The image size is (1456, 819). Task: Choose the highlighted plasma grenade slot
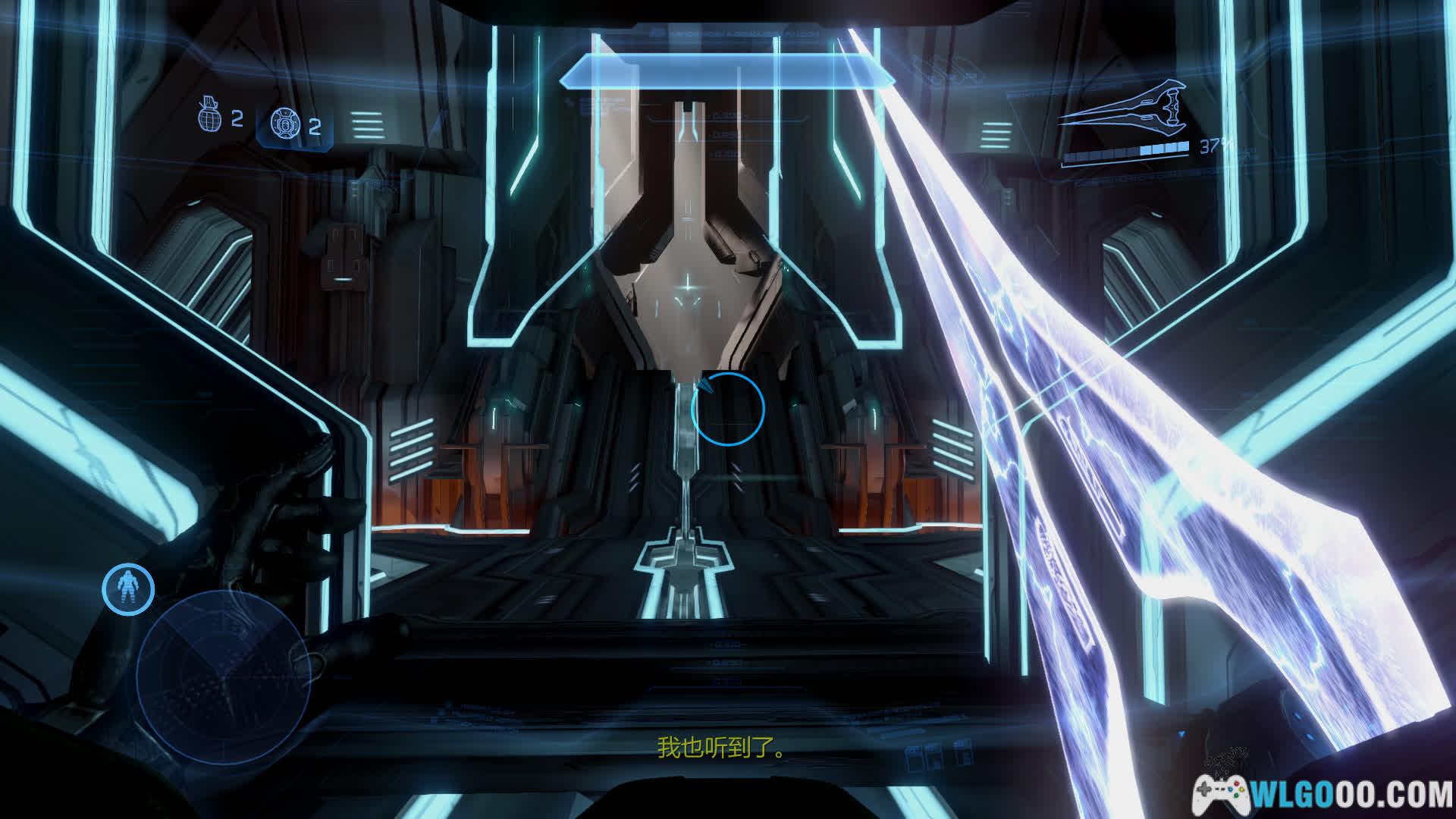point(294,124)
